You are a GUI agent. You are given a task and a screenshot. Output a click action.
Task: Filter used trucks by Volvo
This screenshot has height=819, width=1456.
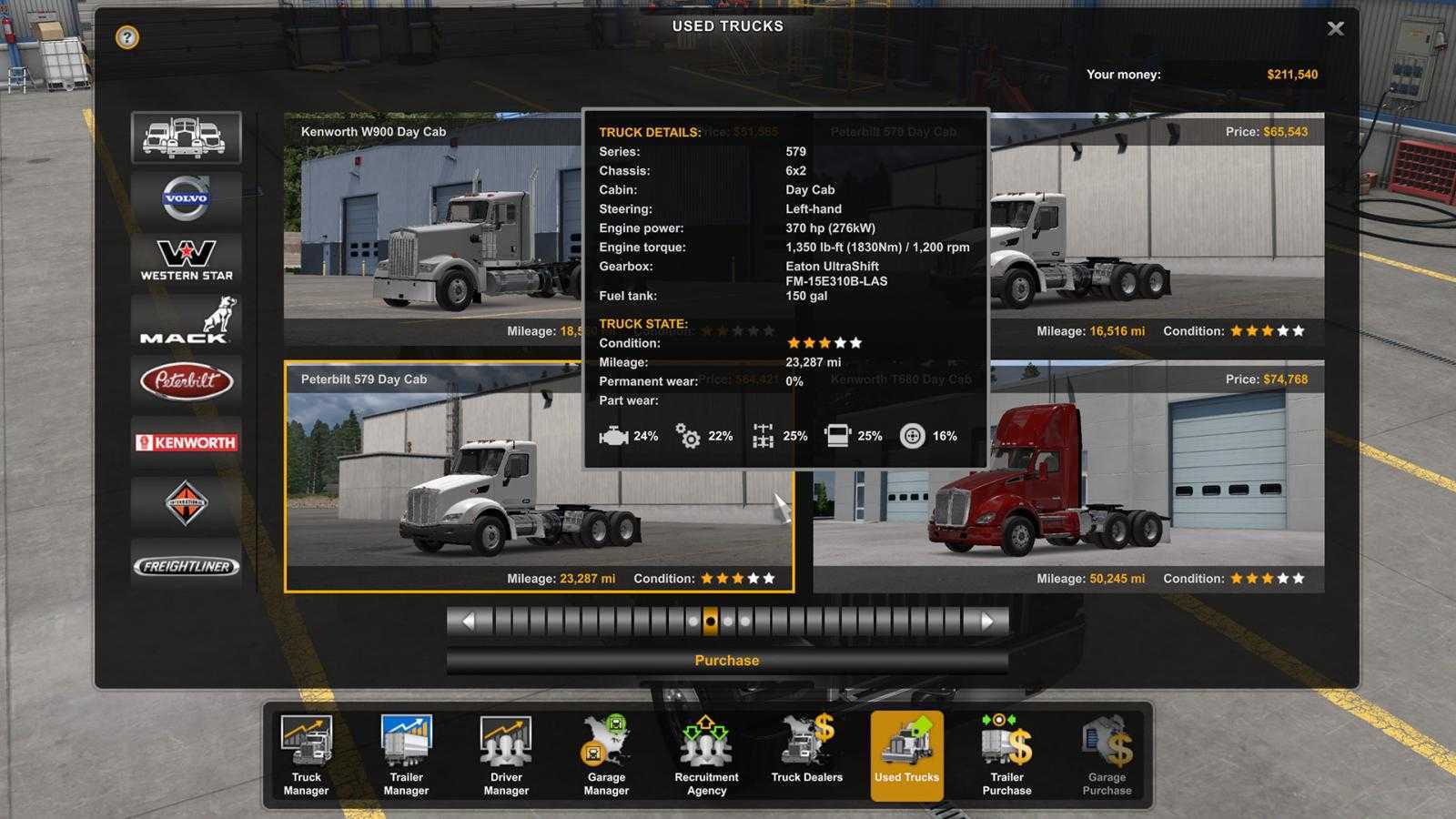point(186,198)
